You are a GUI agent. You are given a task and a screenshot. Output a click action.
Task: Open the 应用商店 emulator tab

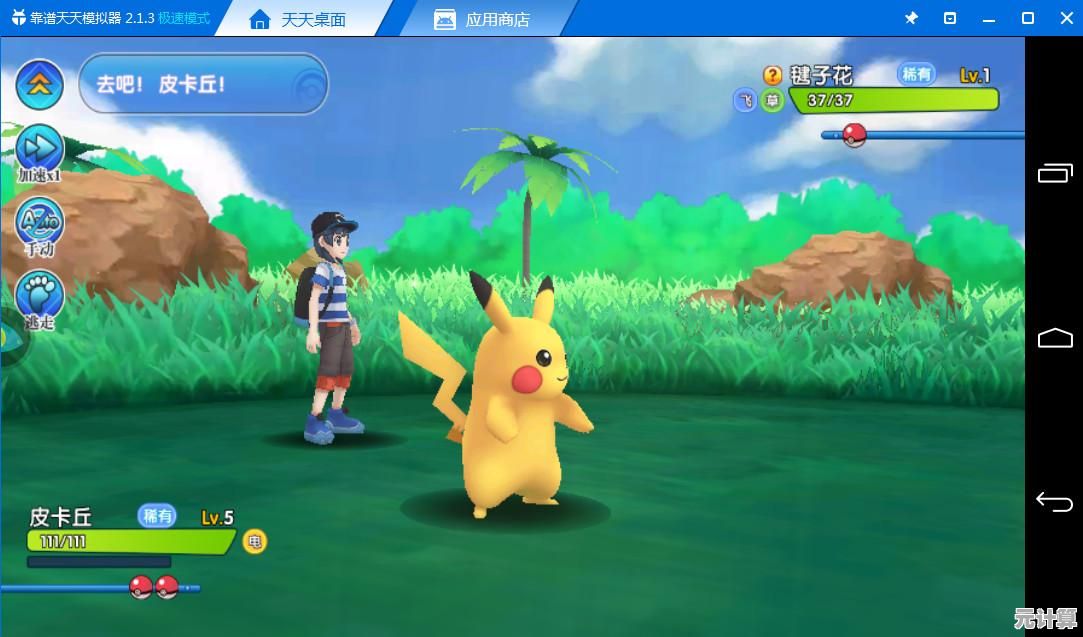pos(483,19)
